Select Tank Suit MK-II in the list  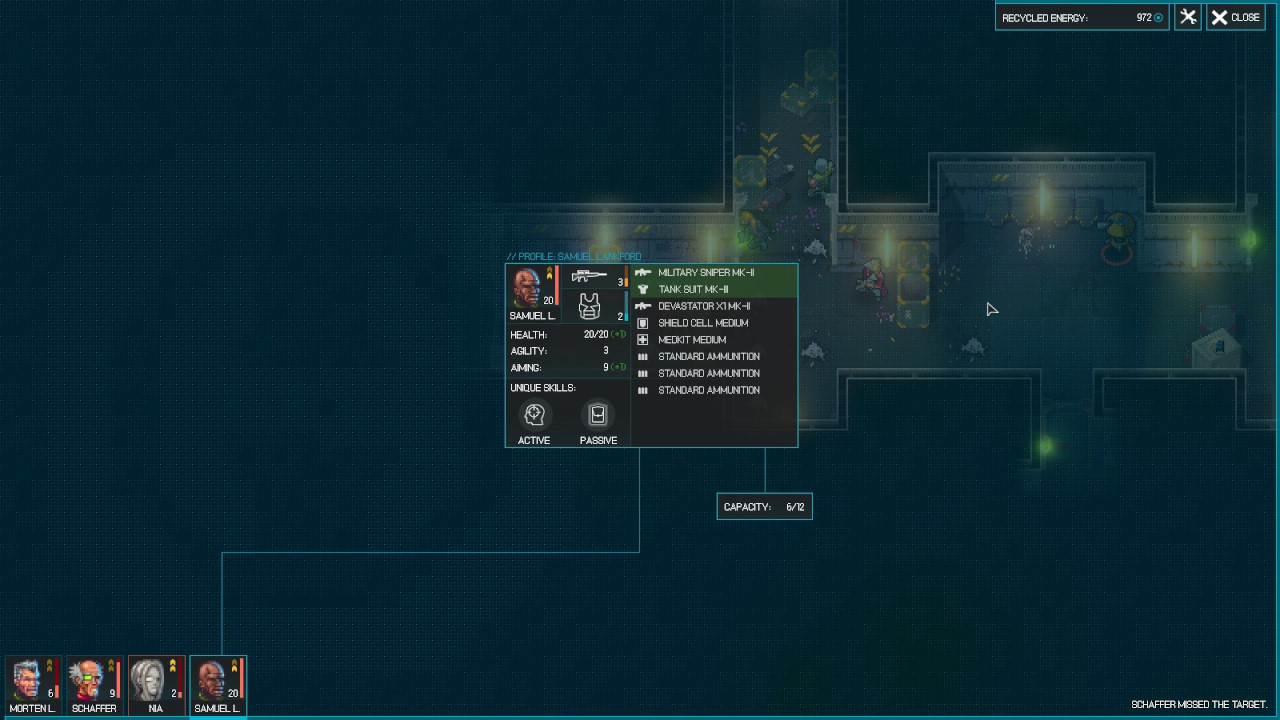(x=693, y=289)
